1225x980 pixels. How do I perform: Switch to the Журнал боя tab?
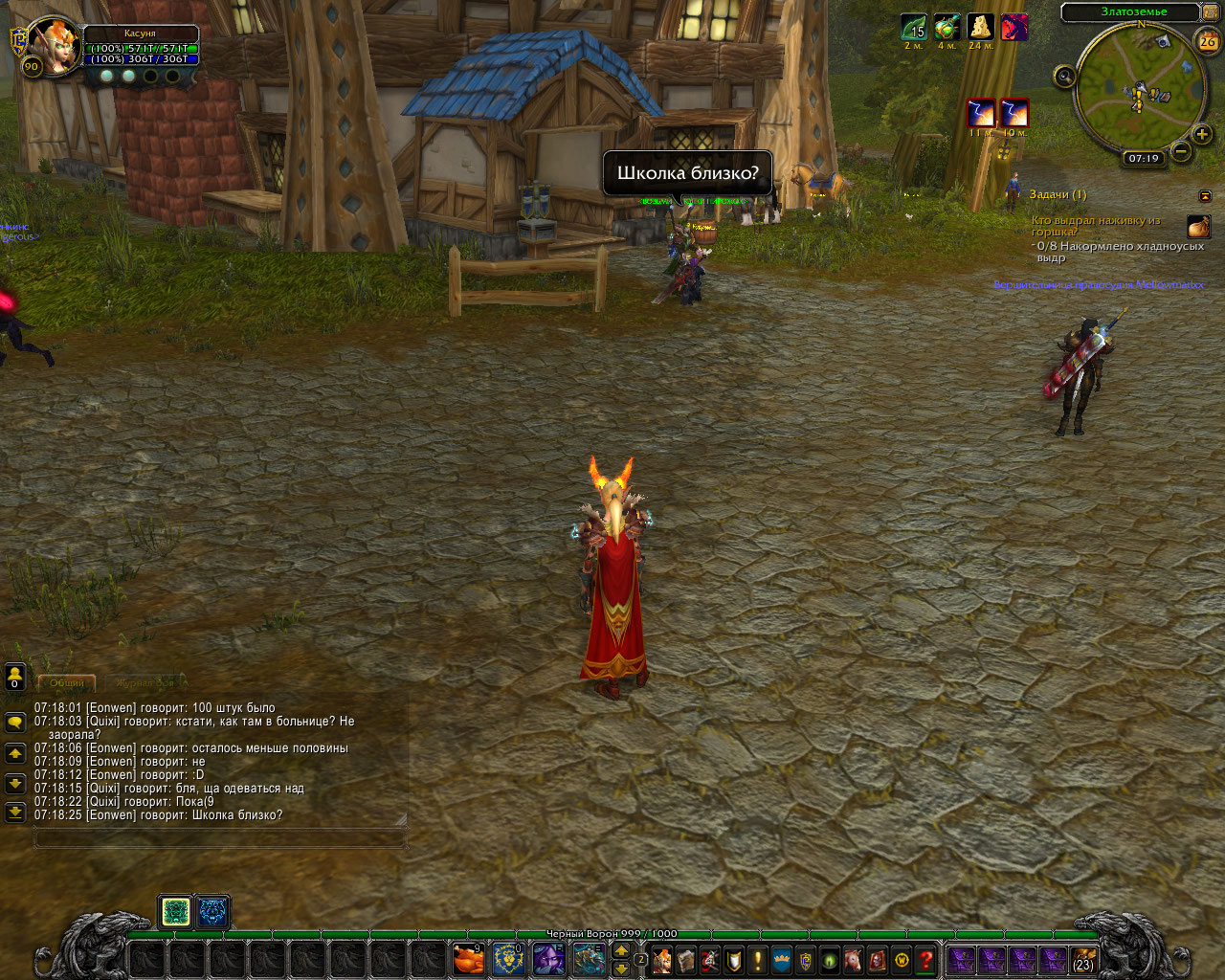(144, 682)
